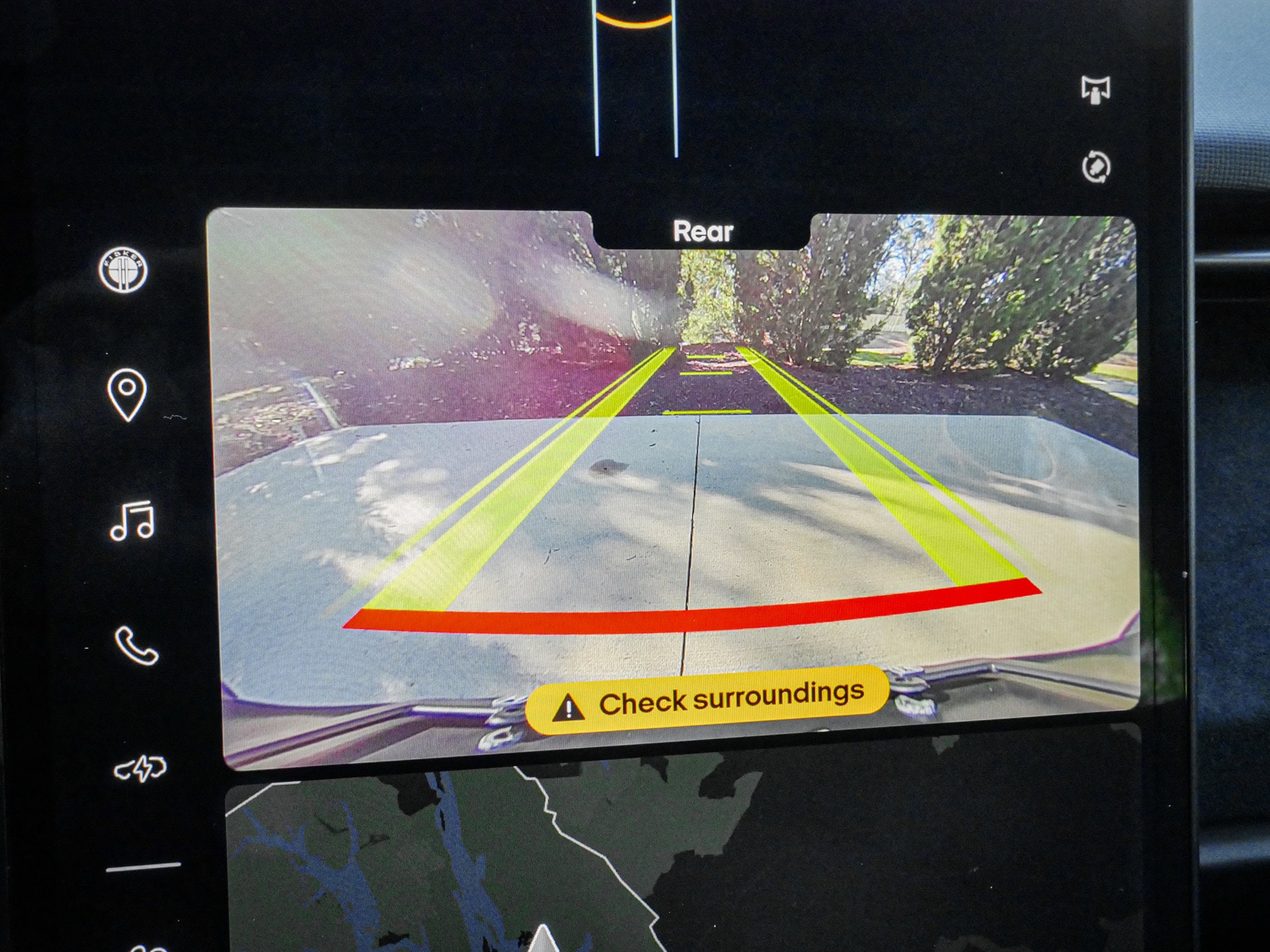Open the phone handset menu
Screen dimensions: 1270x952
136,646
